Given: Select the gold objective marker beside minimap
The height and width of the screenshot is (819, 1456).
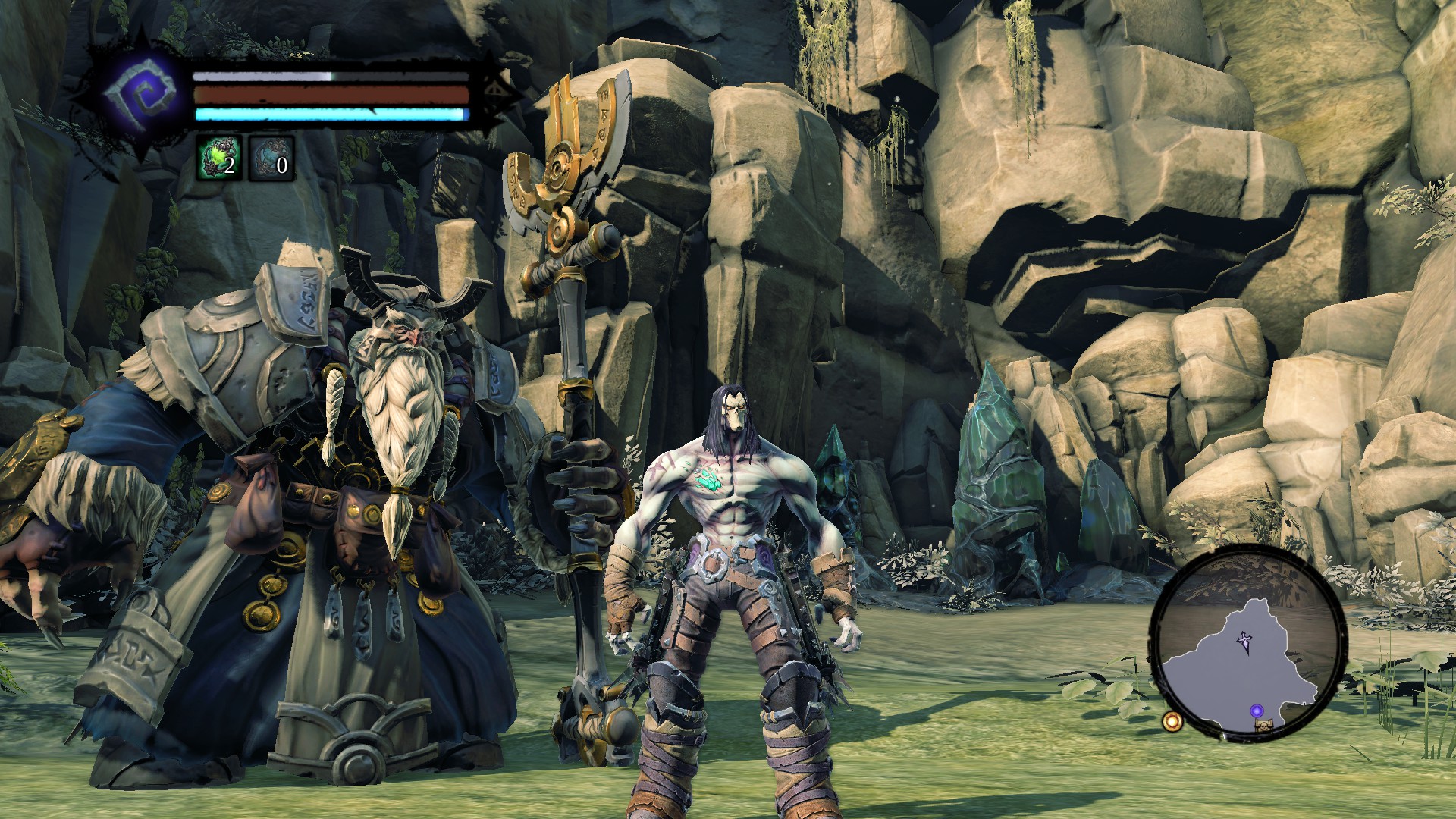Looking at the screenshot, I should coord(1173,721).
